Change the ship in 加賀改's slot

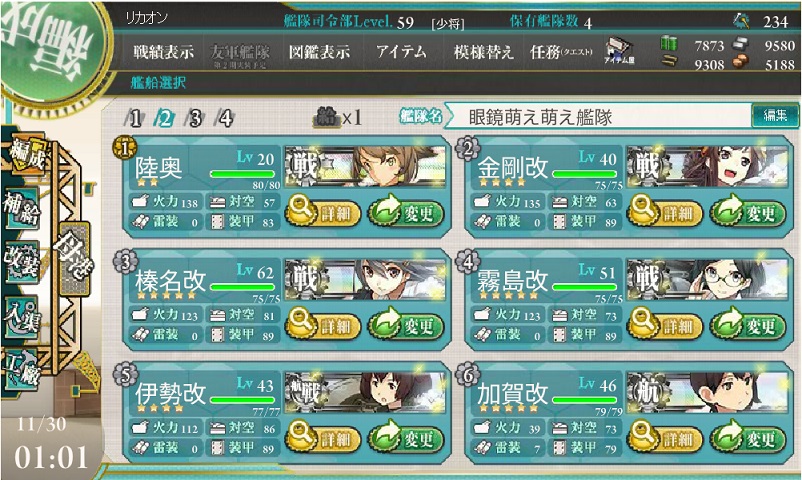coord(747,438)
